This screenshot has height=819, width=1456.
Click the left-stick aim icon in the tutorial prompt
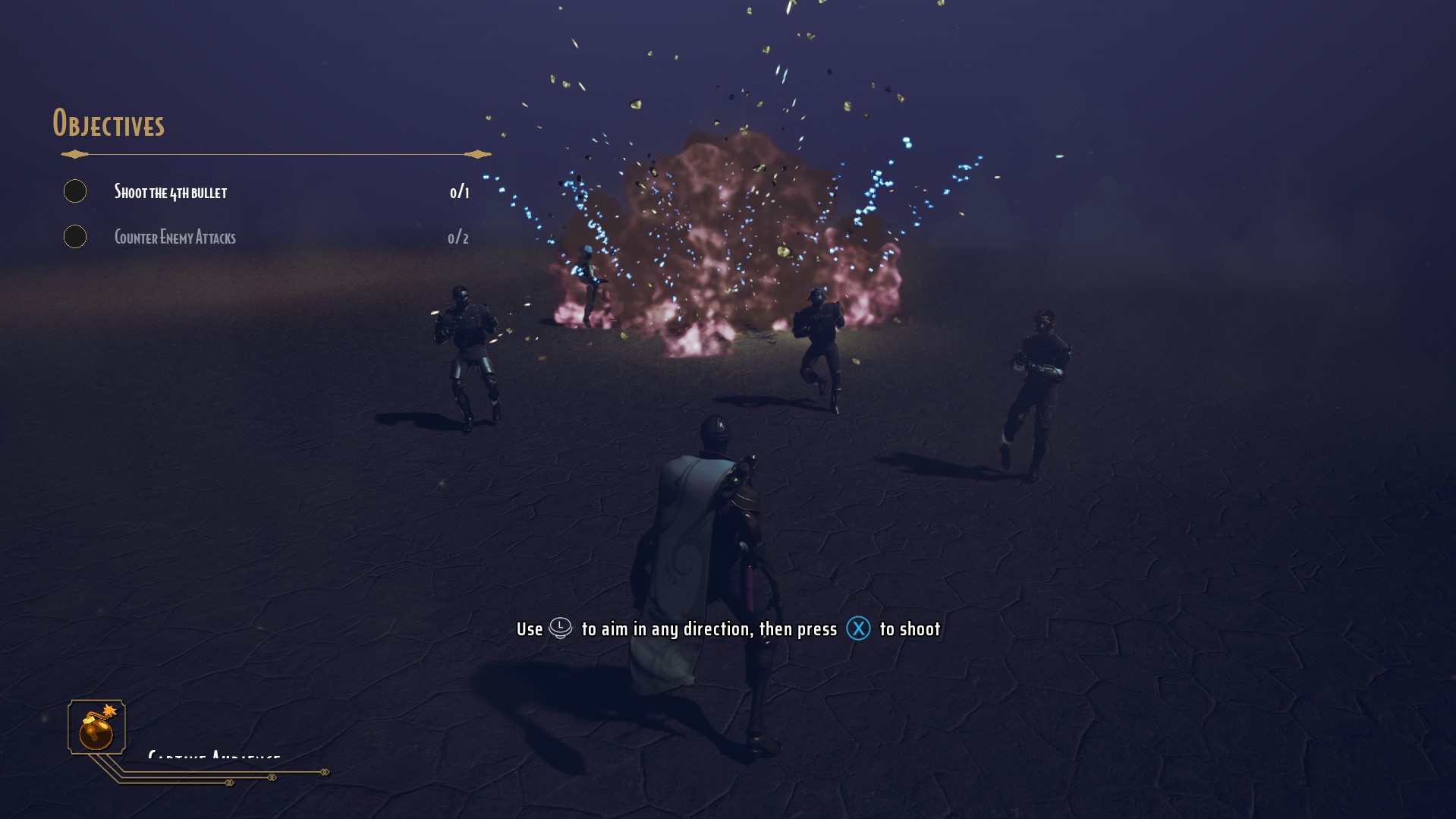click(561, 628)
